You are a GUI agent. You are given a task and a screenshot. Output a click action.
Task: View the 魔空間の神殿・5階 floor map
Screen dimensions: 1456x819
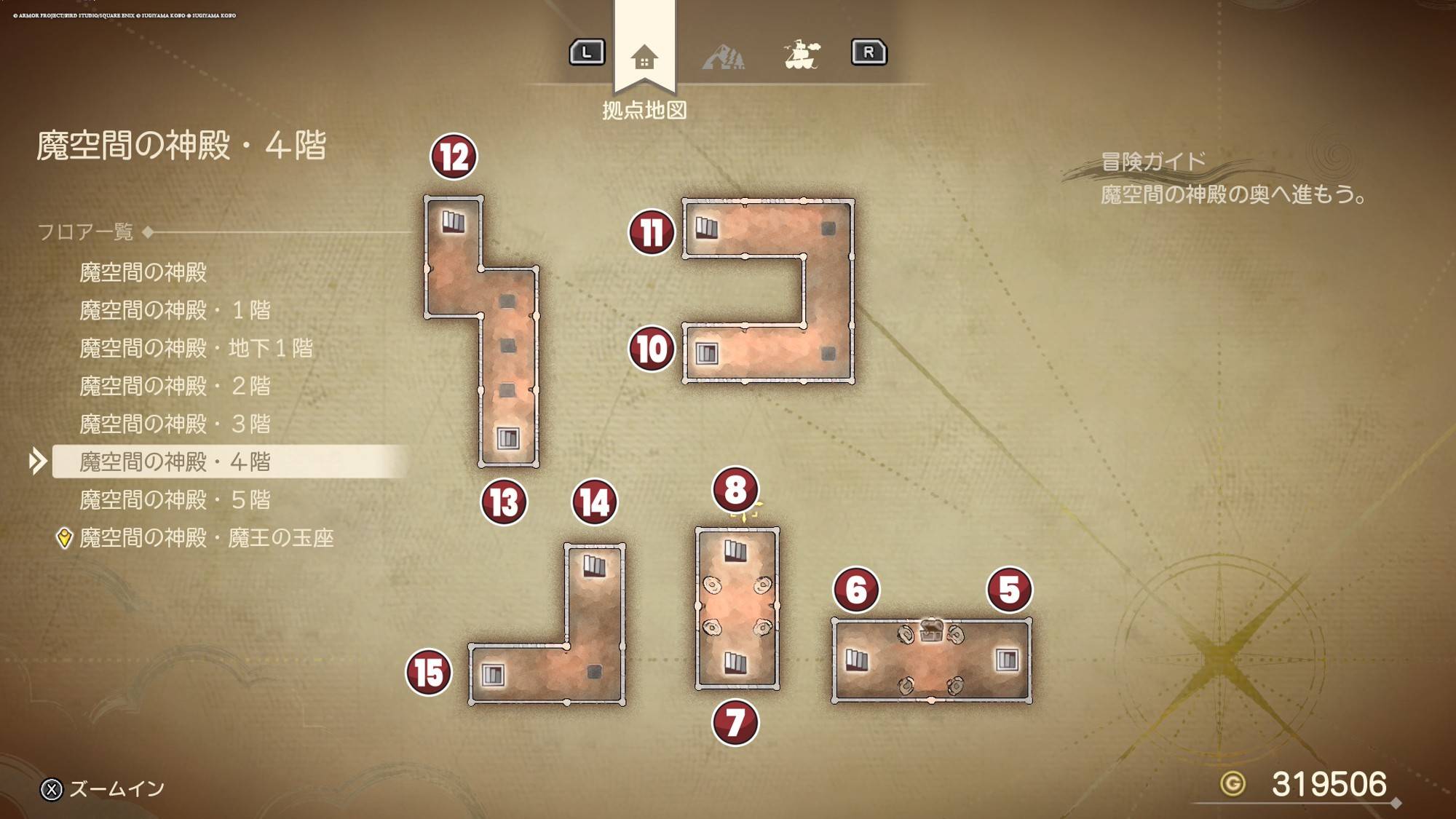pyautogui.click(x=175, y=499)
